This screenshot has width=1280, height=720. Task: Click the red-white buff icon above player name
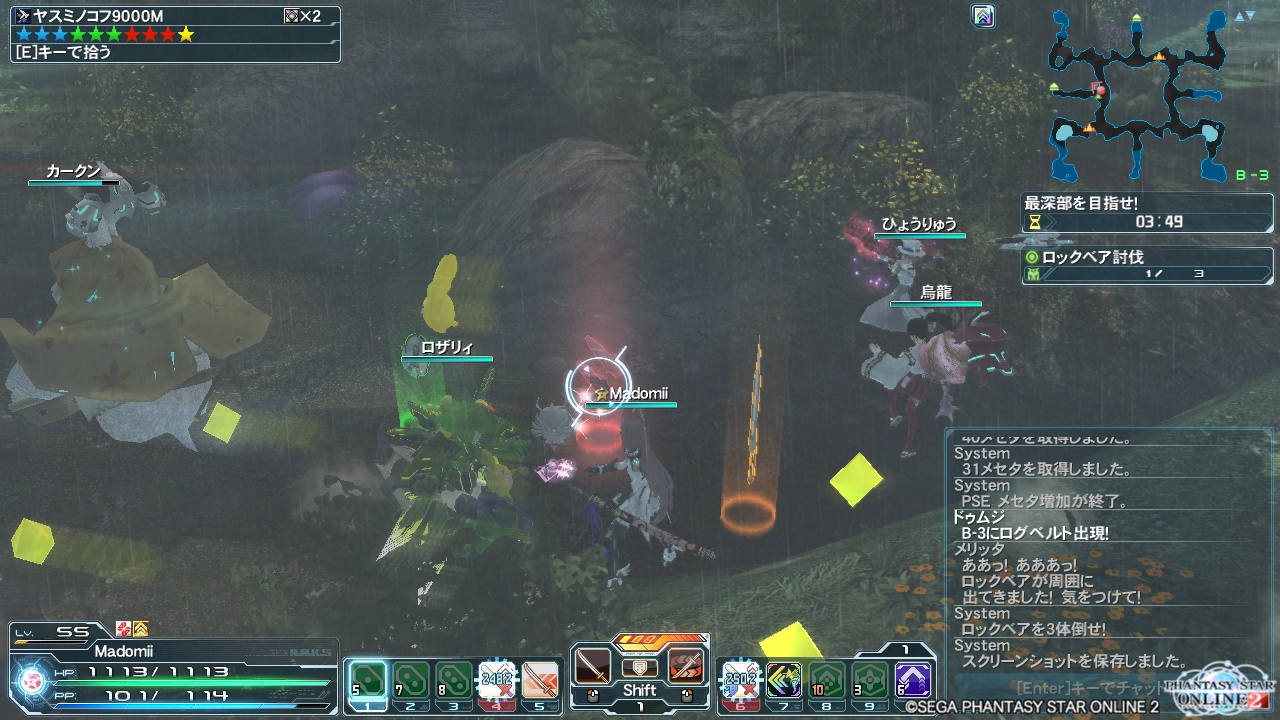(x=124, y=629)
